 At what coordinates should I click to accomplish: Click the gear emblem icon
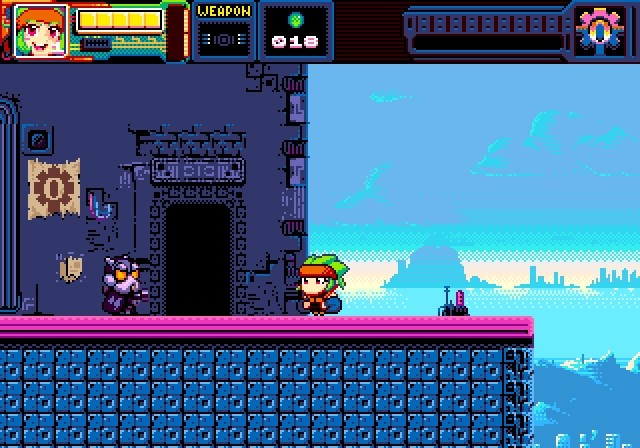[598, 31]
